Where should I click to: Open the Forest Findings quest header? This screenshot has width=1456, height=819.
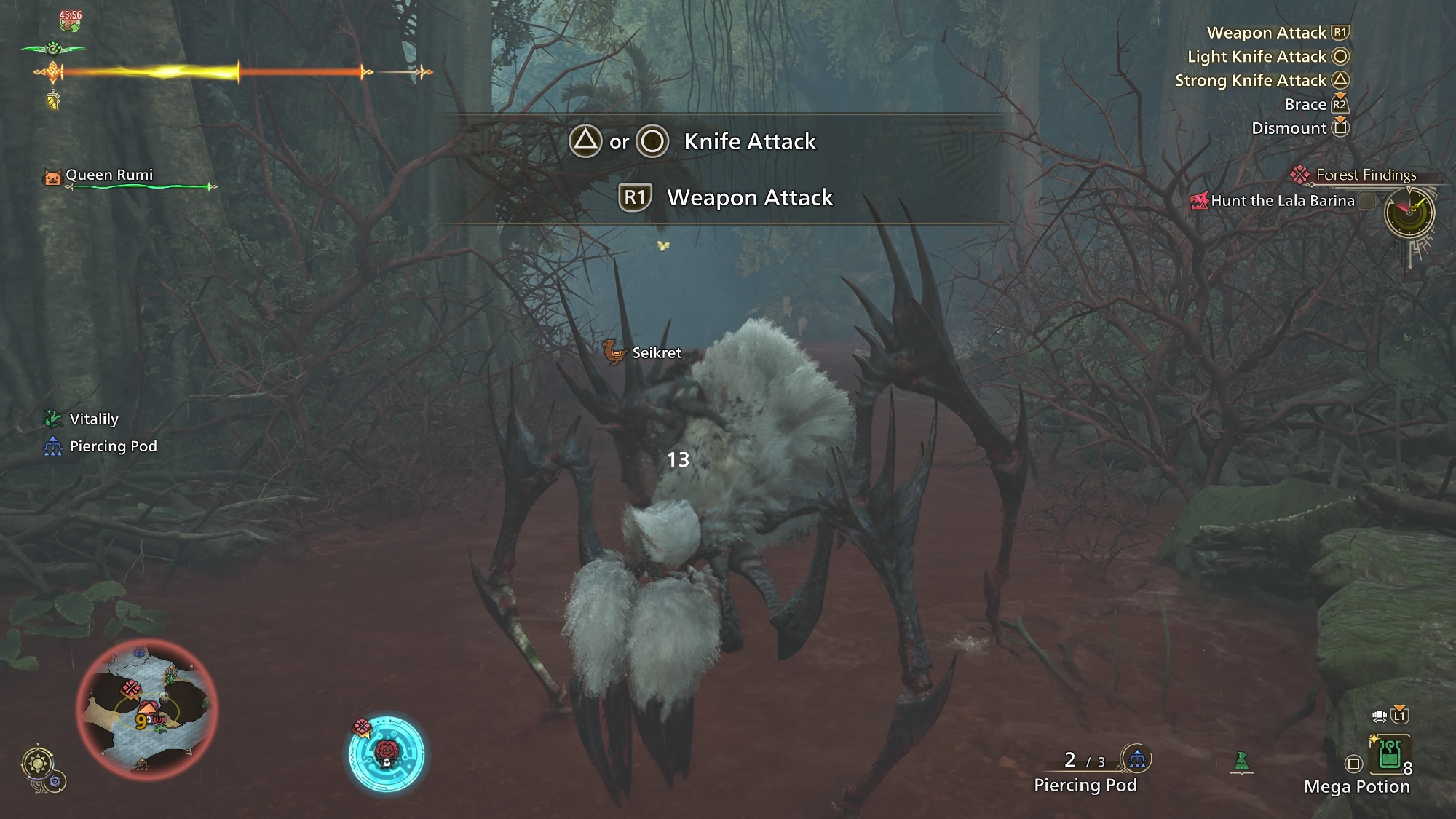tap(1365, 175)
